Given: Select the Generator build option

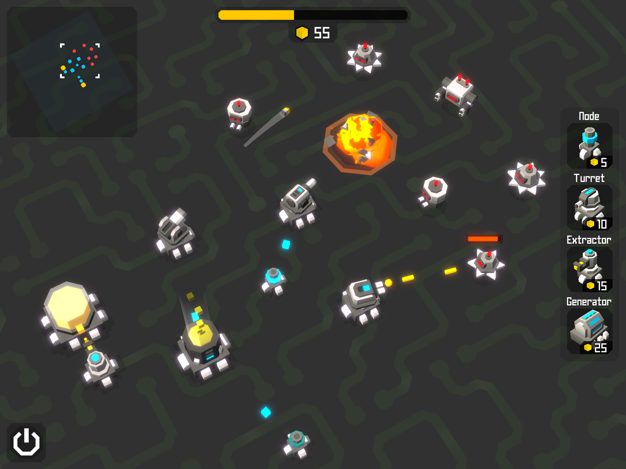Looking at the screenshot, I should pos(589,331).
